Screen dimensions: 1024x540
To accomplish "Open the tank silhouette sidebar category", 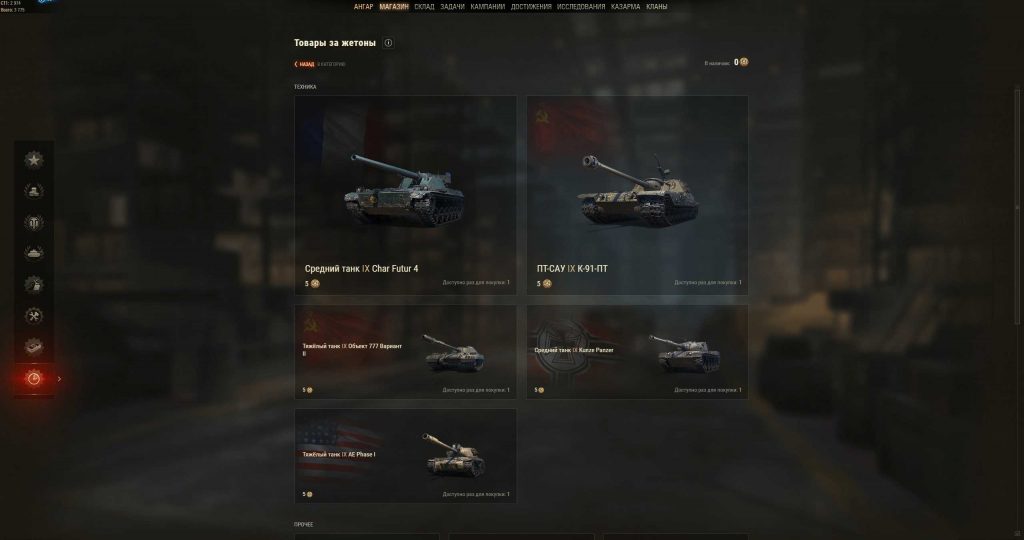I will [x=34, y=253].
